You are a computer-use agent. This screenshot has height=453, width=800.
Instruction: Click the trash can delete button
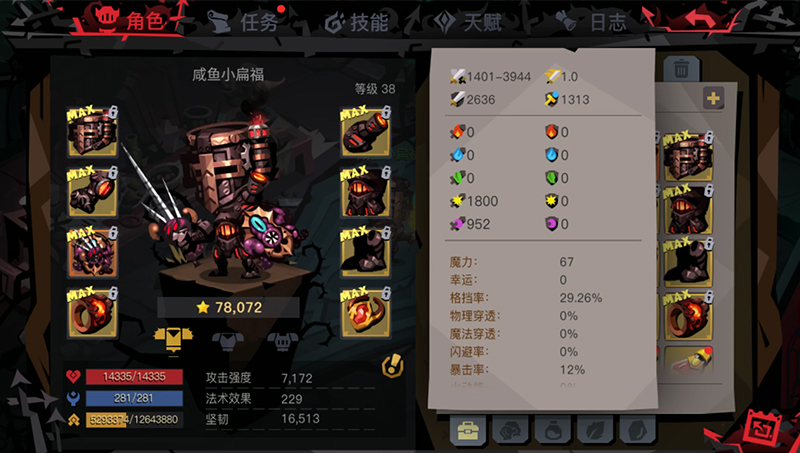[x=681, y=68]
